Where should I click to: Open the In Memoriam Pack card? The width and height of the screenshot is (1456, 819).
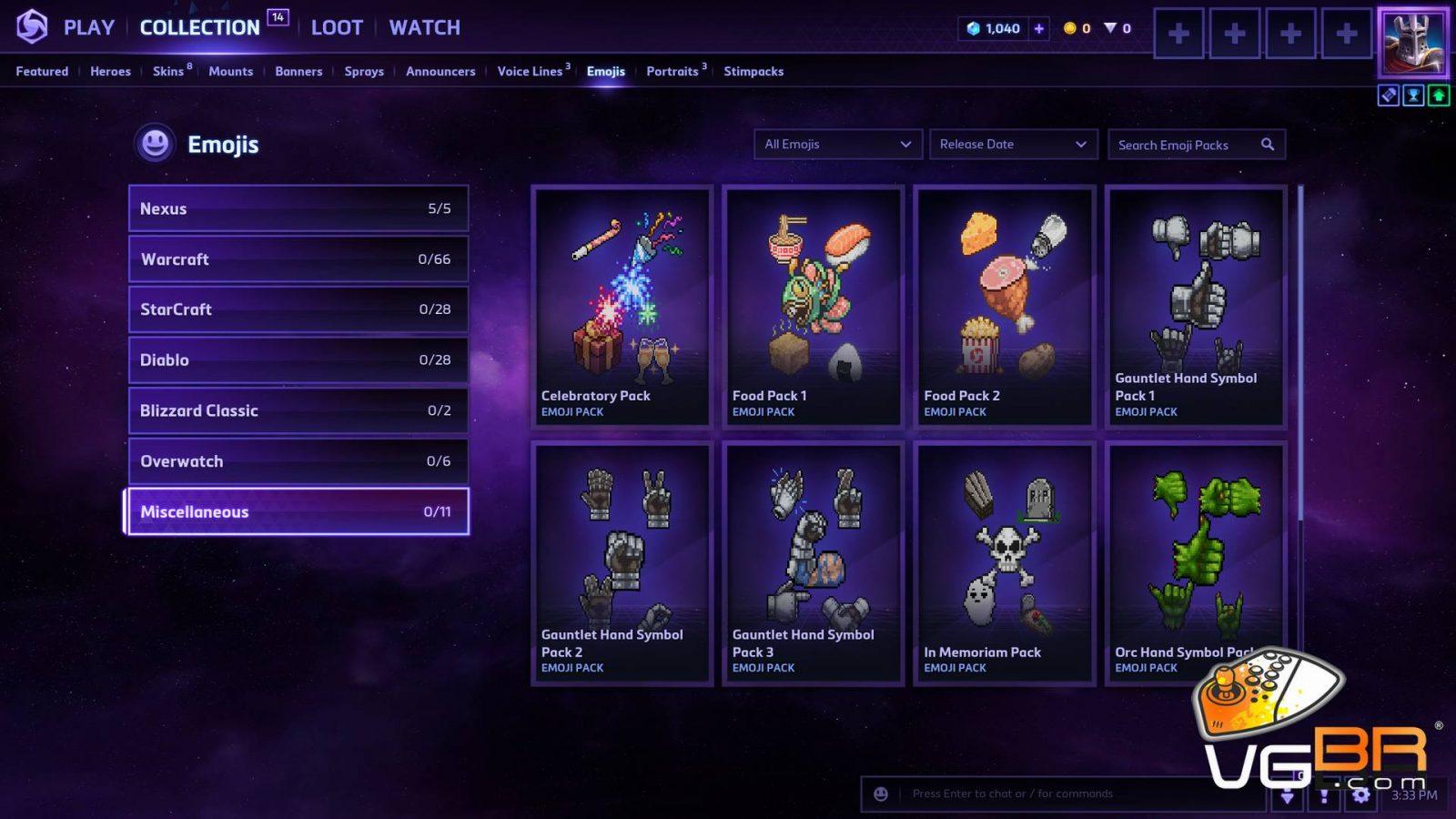point(1004,562)
